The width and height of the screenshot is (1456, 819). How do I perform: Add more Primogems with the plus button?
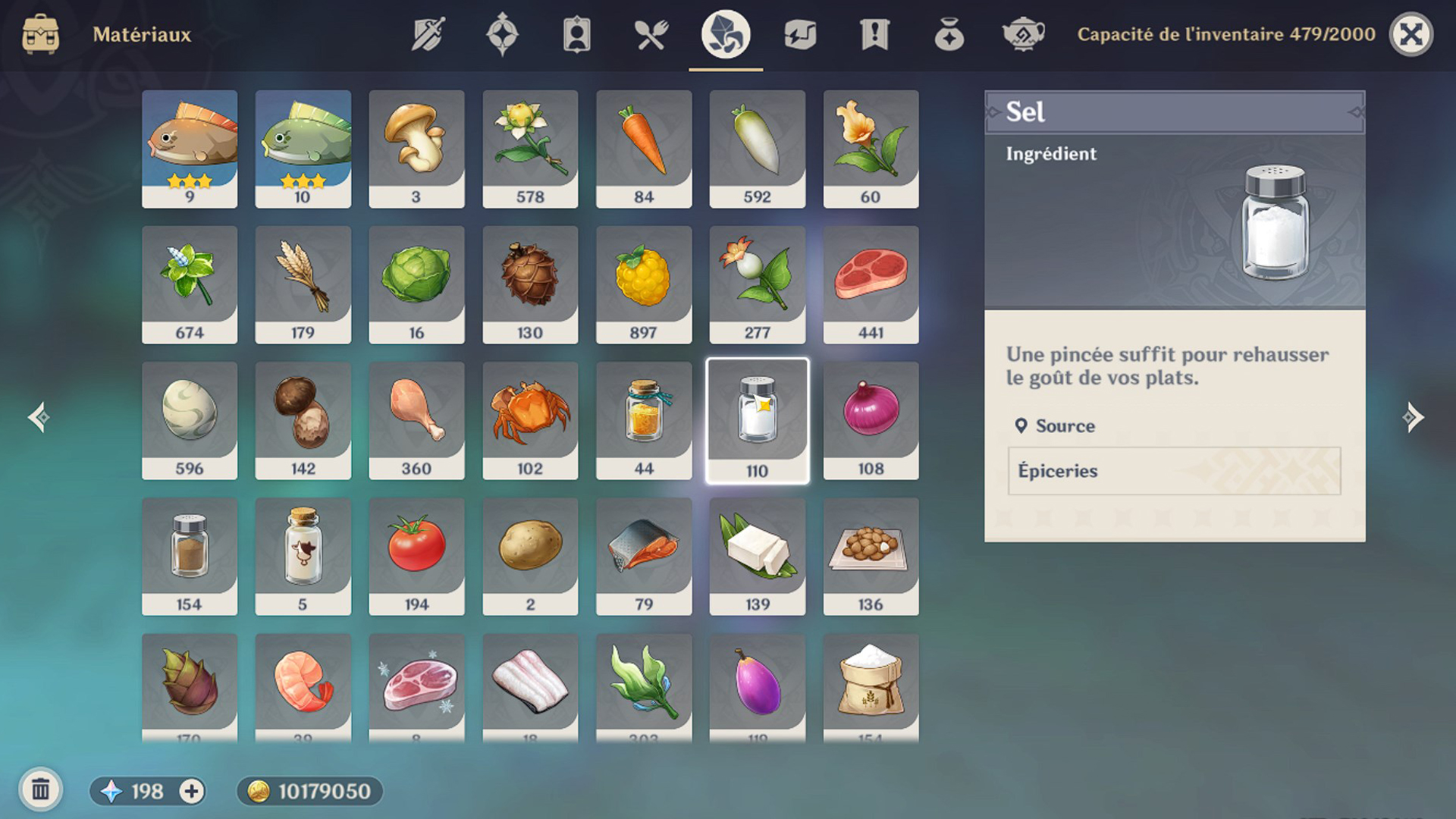[x=191, y=791]
